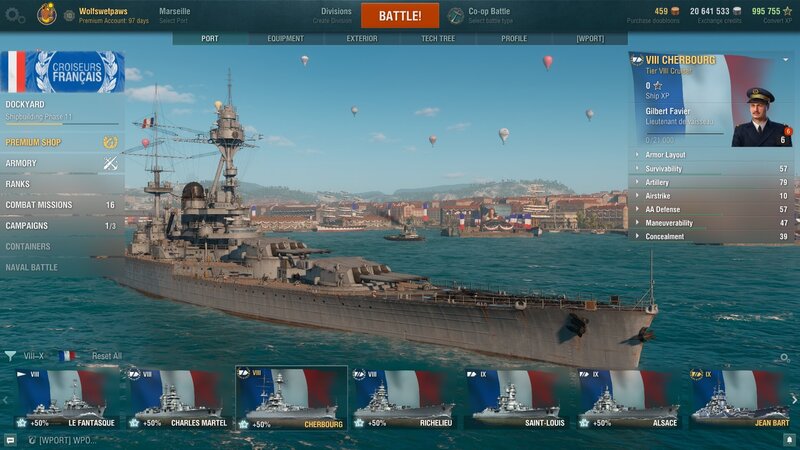Go to the Tech Tree tab
The width and height of the screenshot is (800, 450).
pyautogui.click(x=437, y=39)
